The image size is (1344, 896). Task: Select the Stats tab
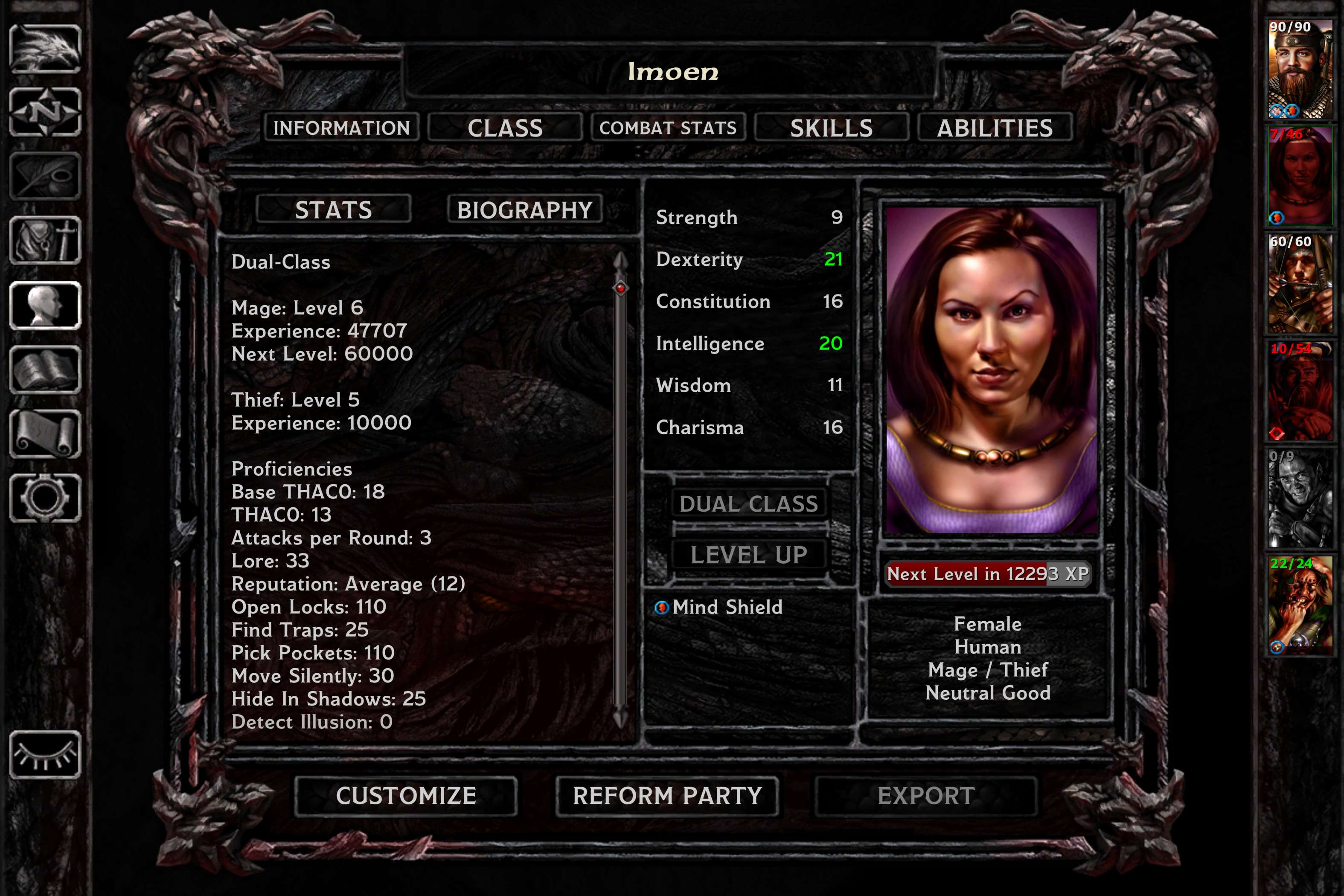click(333, 210)
